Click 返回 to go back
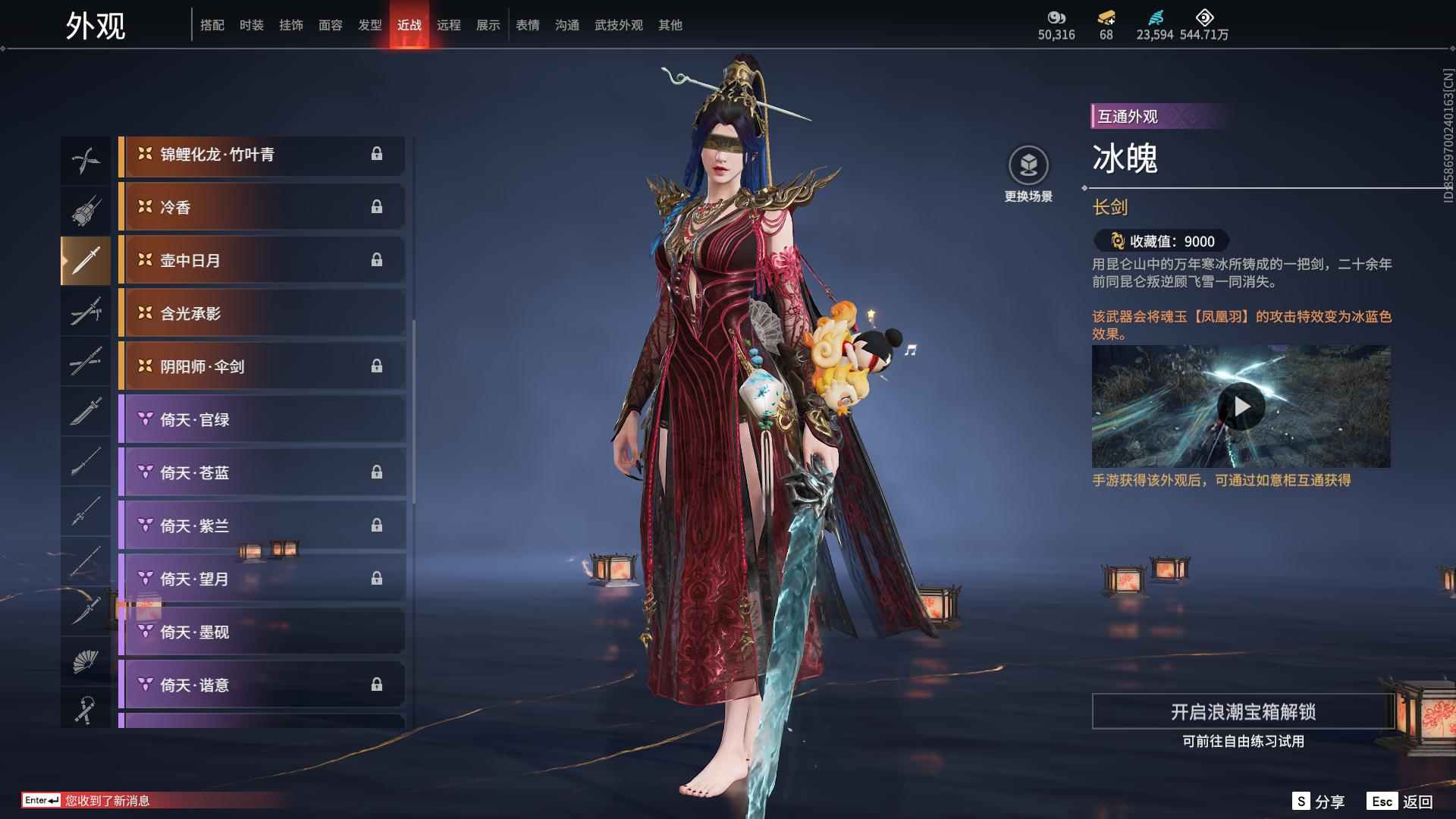 (x=1401, y=802)
